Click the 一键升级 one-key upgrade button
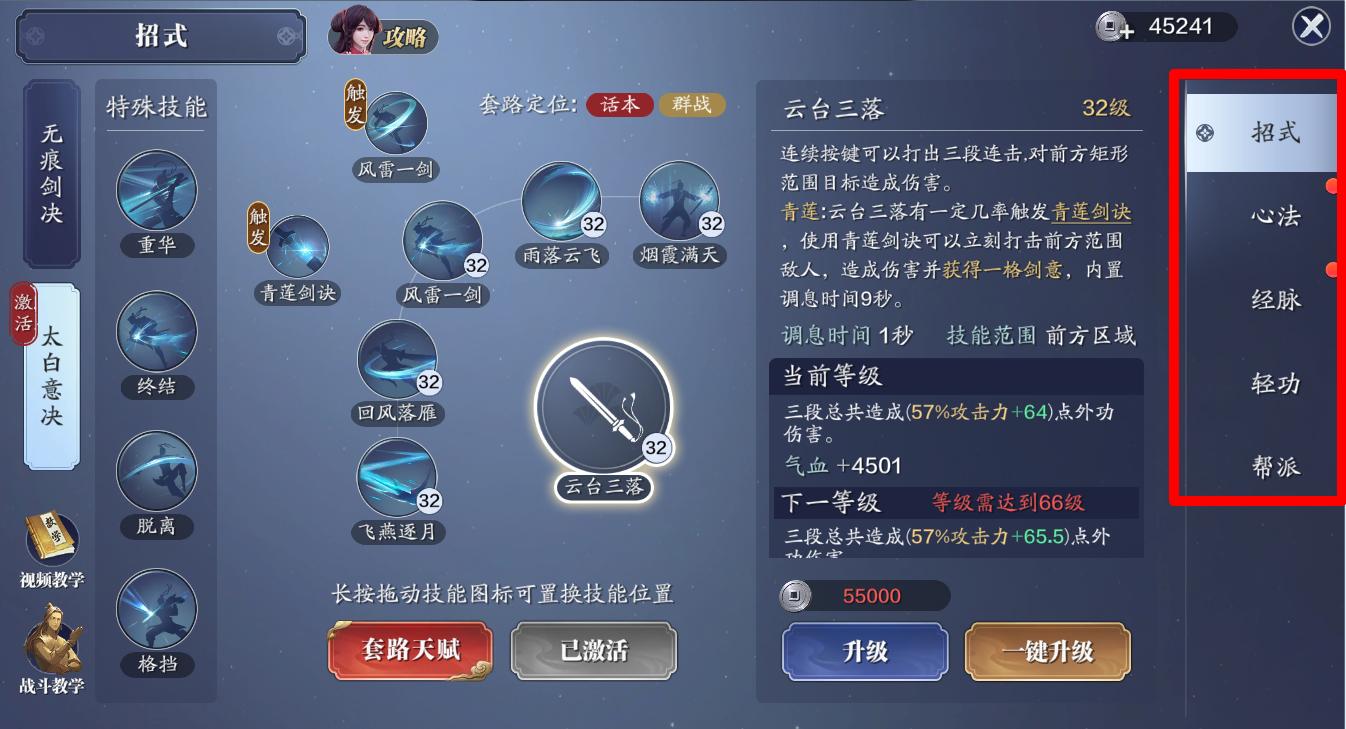Viewport: 1346px width, 729px height. point(1046,650)
